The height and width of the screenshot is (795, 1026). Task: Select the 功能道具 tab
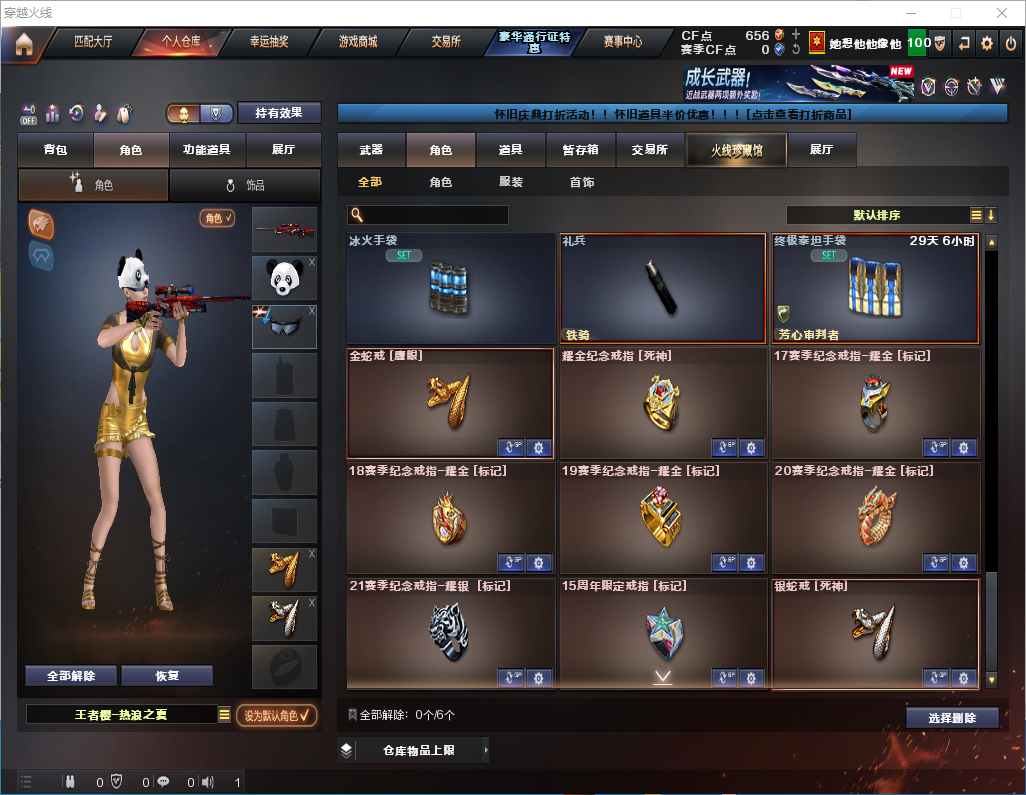pos(206,150)
